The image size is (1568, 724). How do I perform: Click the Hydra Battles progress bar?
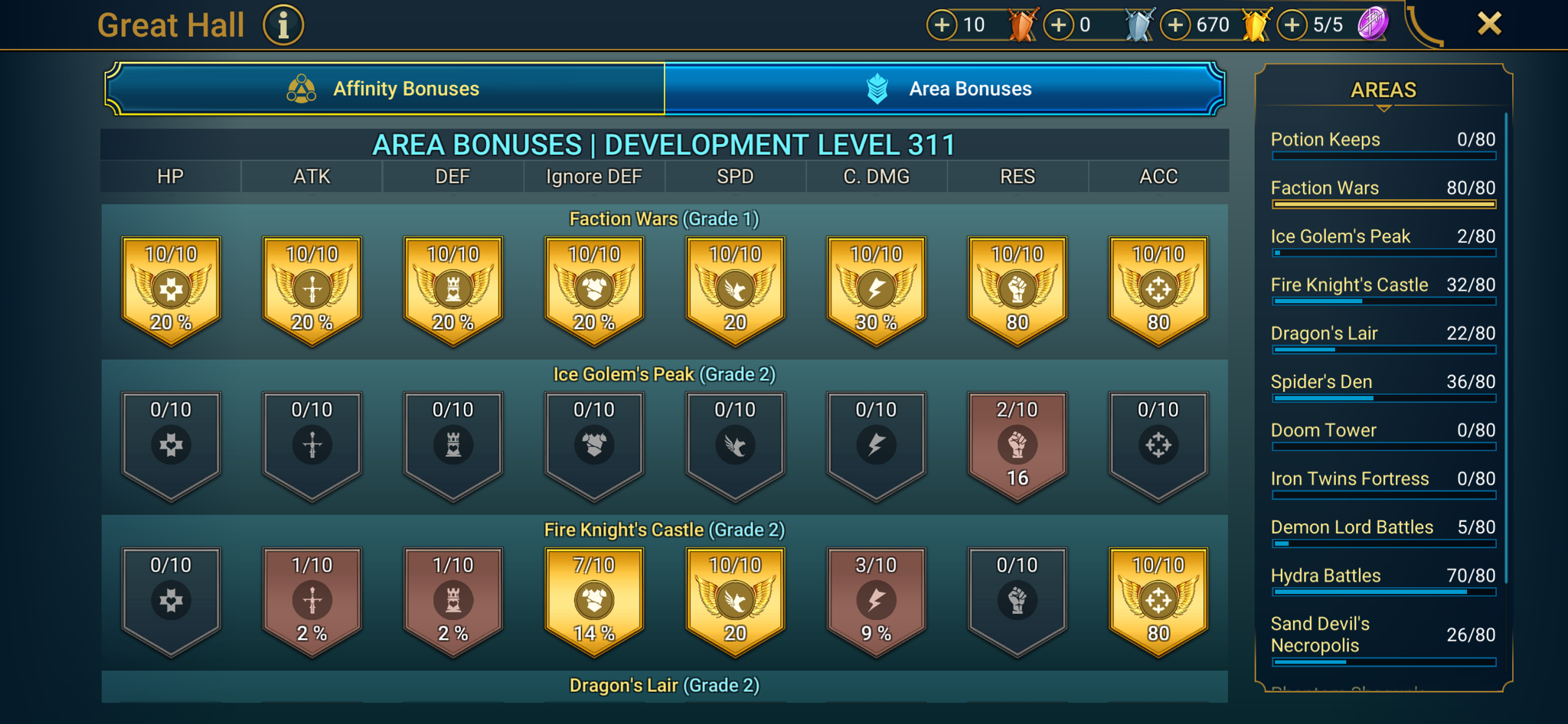1383,592
